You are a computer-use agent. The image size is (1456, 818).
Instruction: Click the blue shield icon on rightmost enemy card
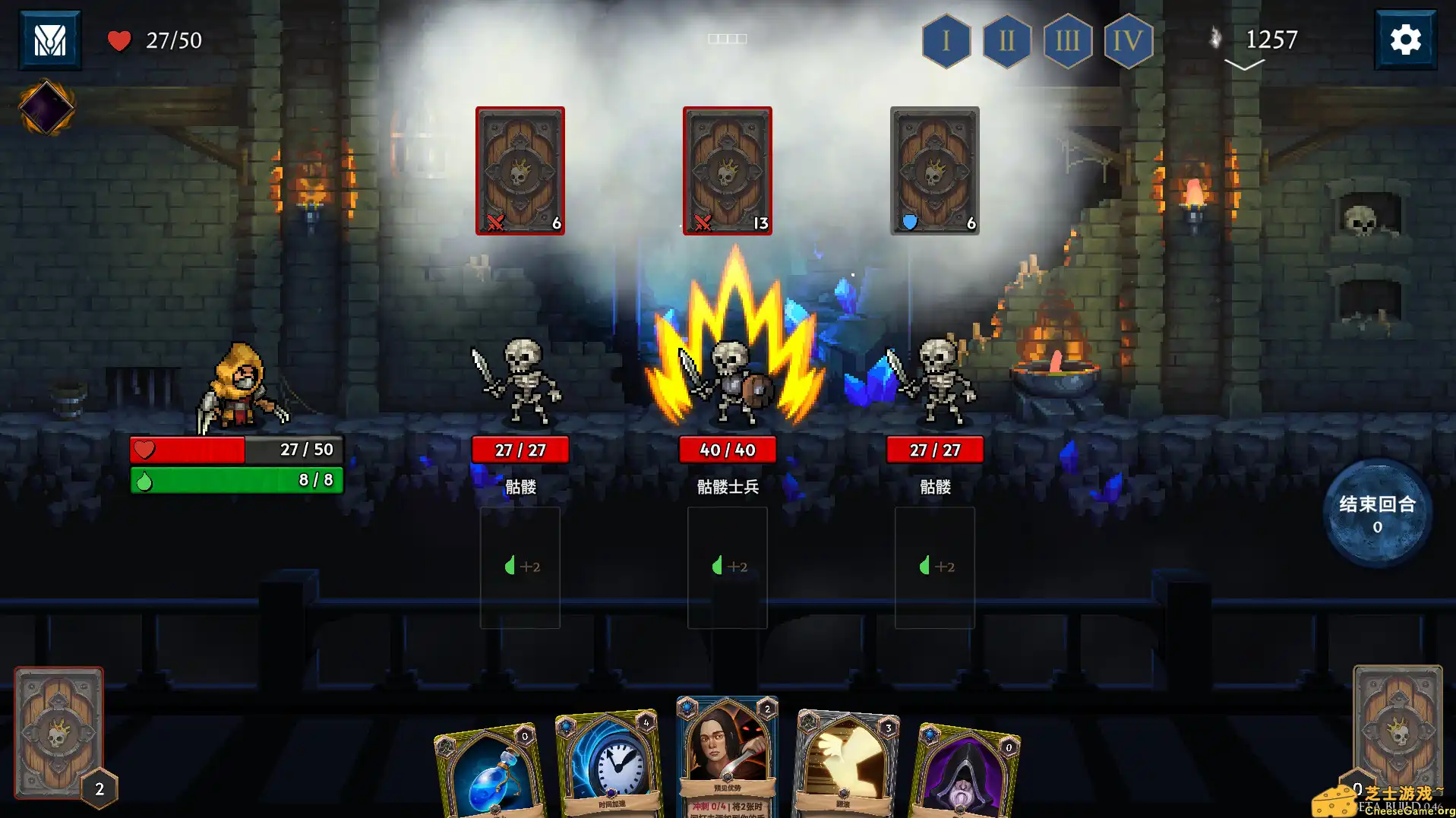tap(909, 221)
